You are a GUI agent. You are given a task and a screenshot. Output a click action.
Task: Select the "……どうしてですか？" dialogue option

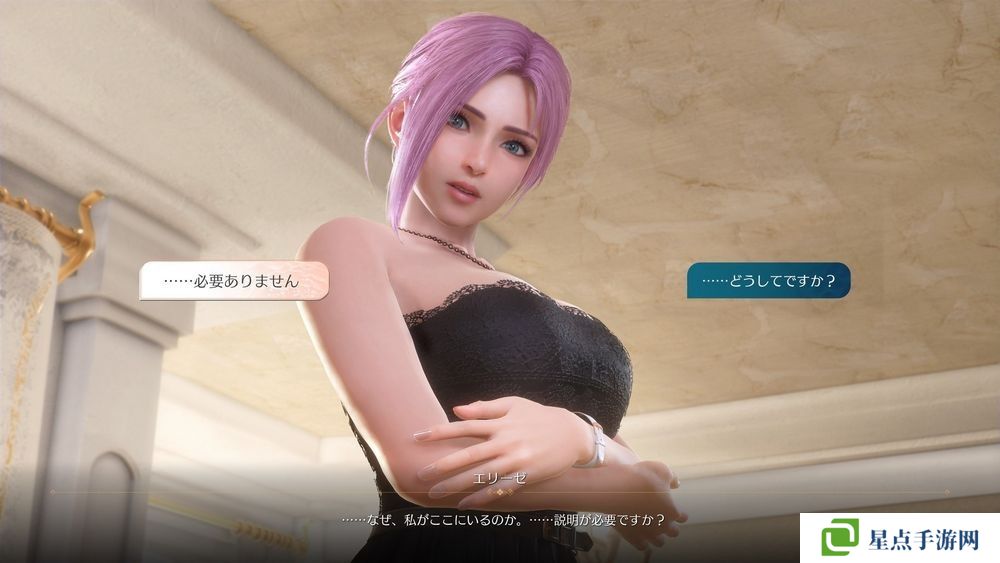point(768,281)
